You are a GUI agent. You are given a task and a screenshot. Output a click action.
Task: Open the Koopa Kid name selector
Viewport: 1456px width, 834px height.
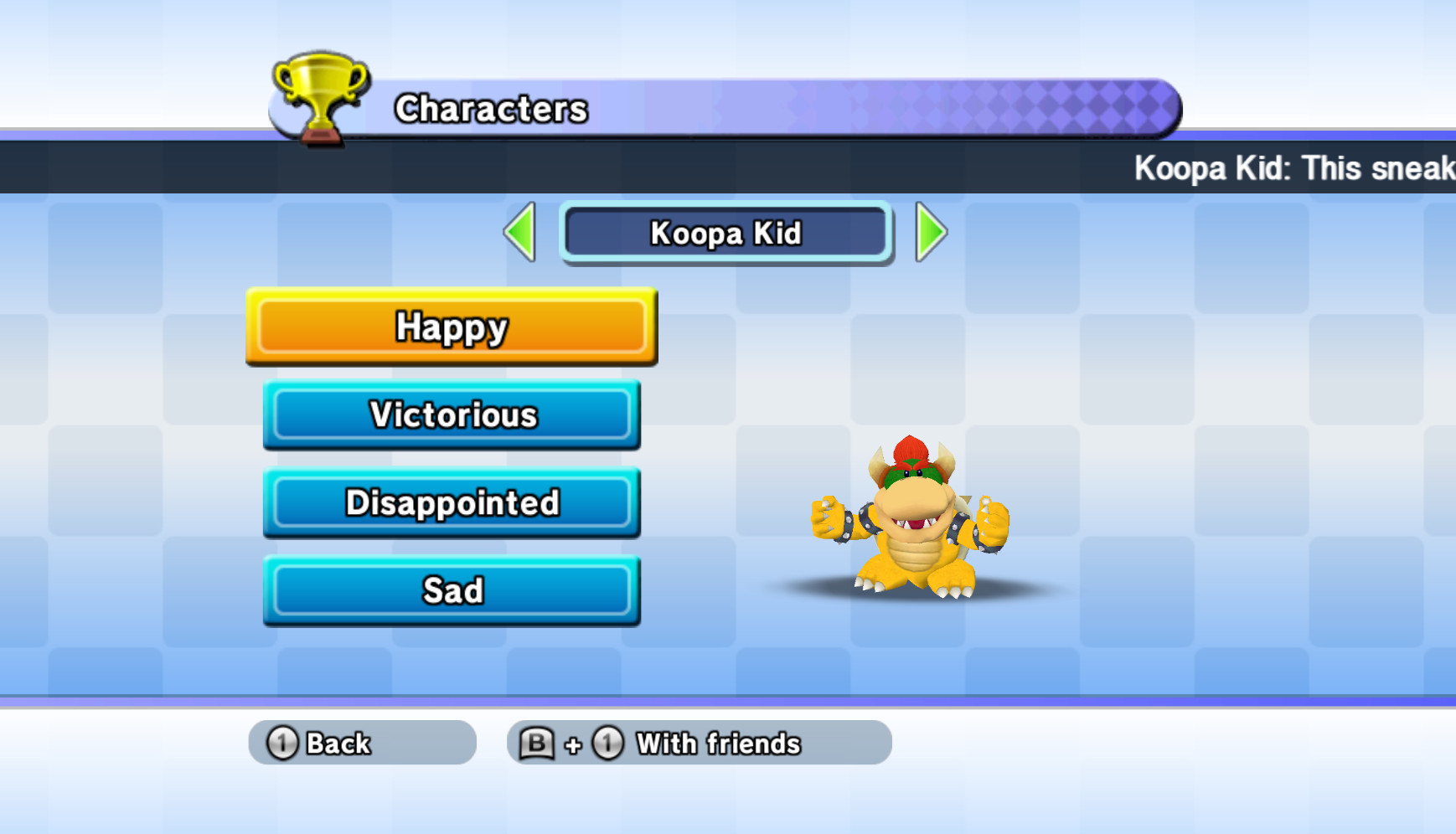coord(725,234)
